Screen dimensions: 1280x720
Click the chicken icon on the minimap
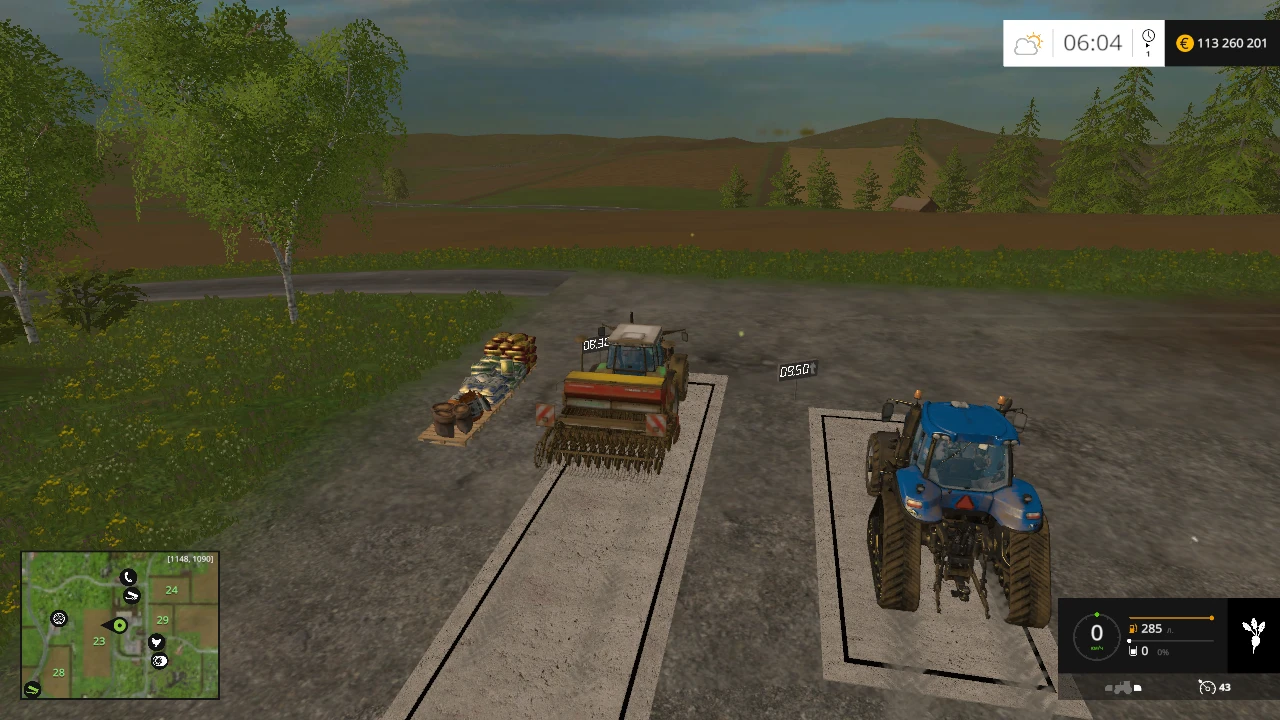pos(156,641)
